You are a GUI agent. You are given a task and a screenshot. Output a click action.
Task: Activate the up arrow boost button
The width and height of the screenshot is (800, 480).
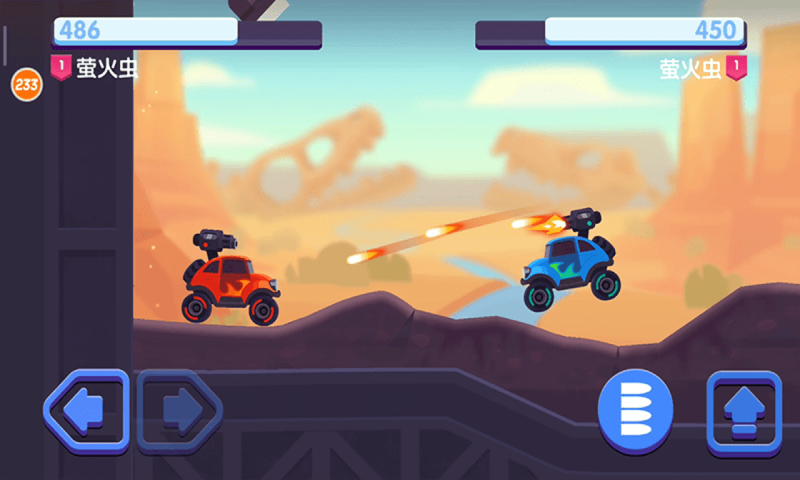click(743, 410)
